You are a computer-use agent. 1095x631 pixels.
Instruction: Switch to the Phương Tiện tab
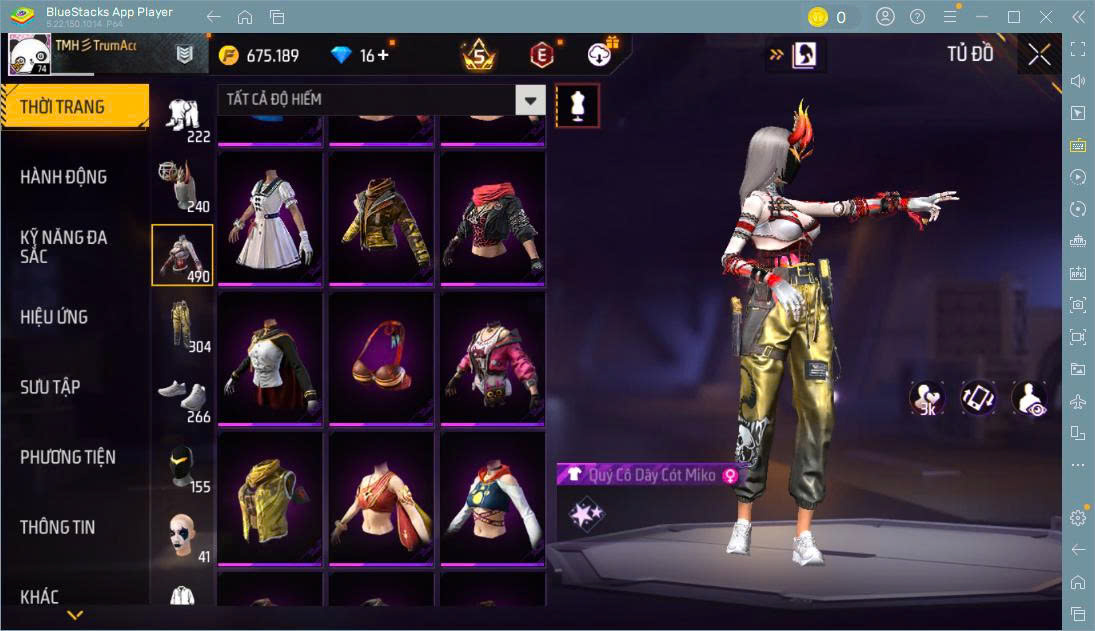click(x=68, y=457)
